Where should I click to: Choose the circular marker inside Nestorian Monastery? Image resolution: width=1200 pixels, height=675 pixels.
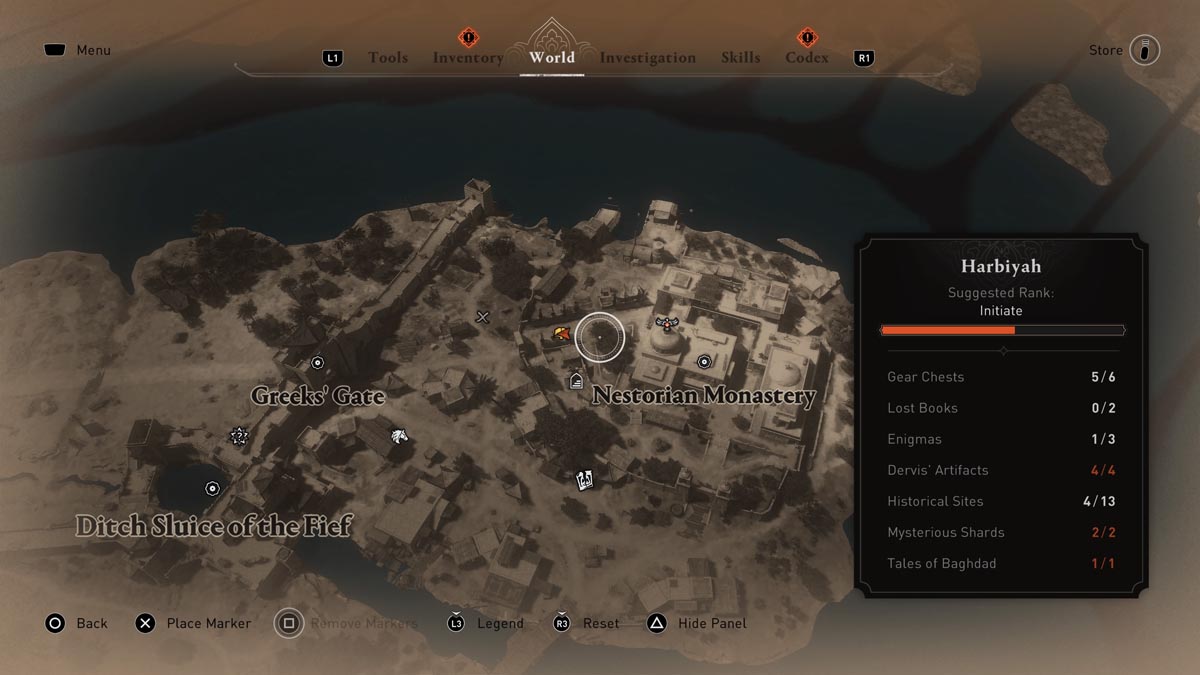[x=704, y=361]
